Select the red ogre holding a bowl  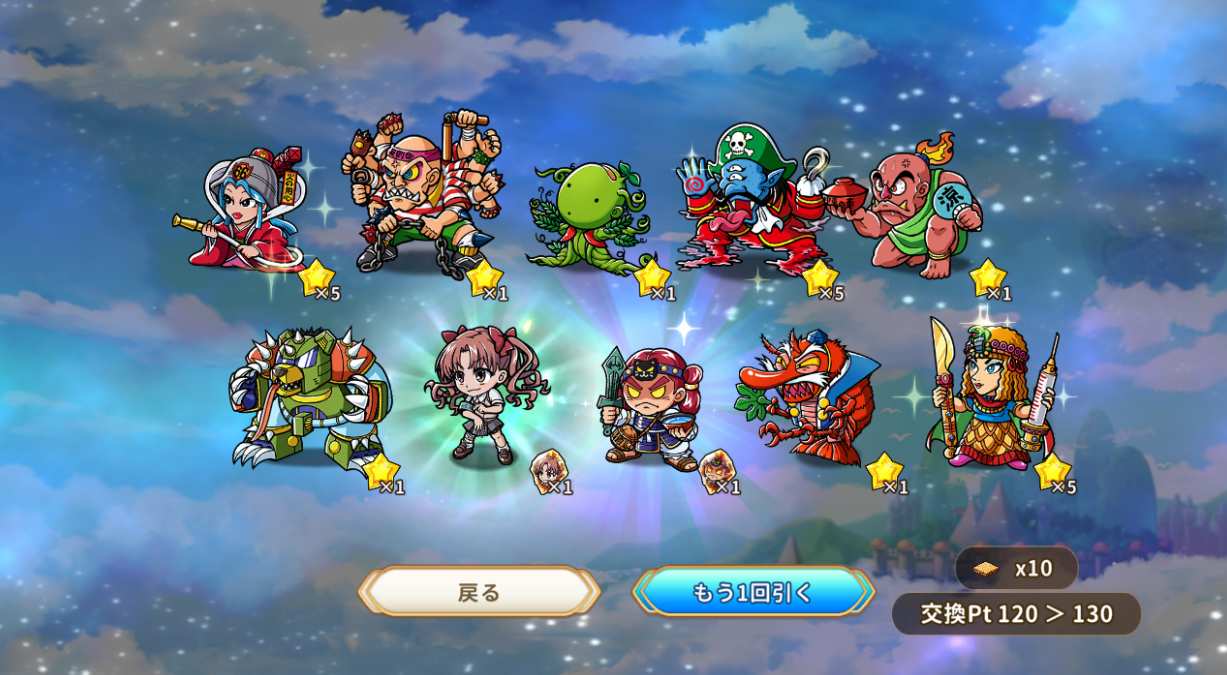point(915,212)
